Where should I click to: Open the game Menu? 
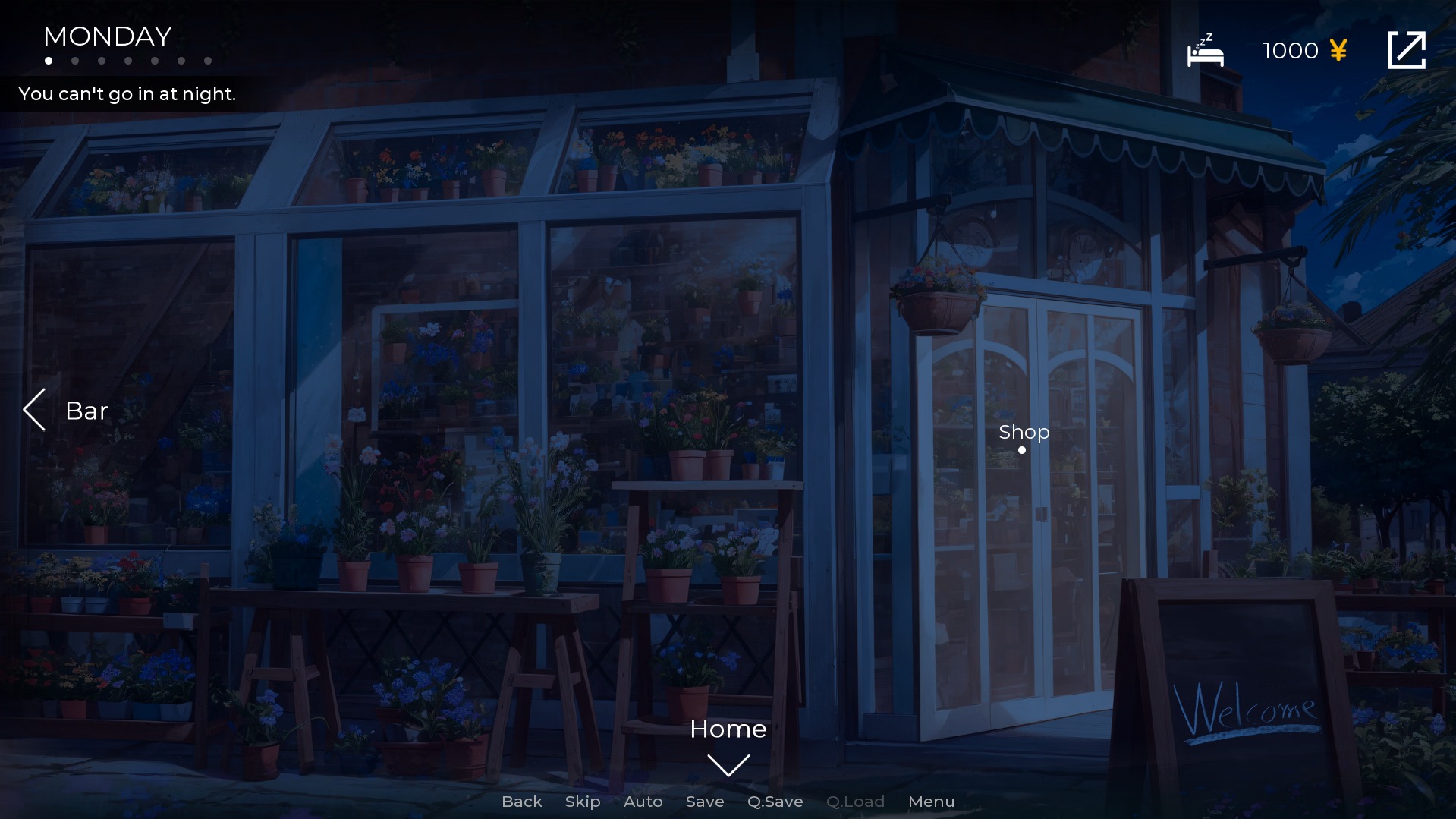(x=931, y=802)
